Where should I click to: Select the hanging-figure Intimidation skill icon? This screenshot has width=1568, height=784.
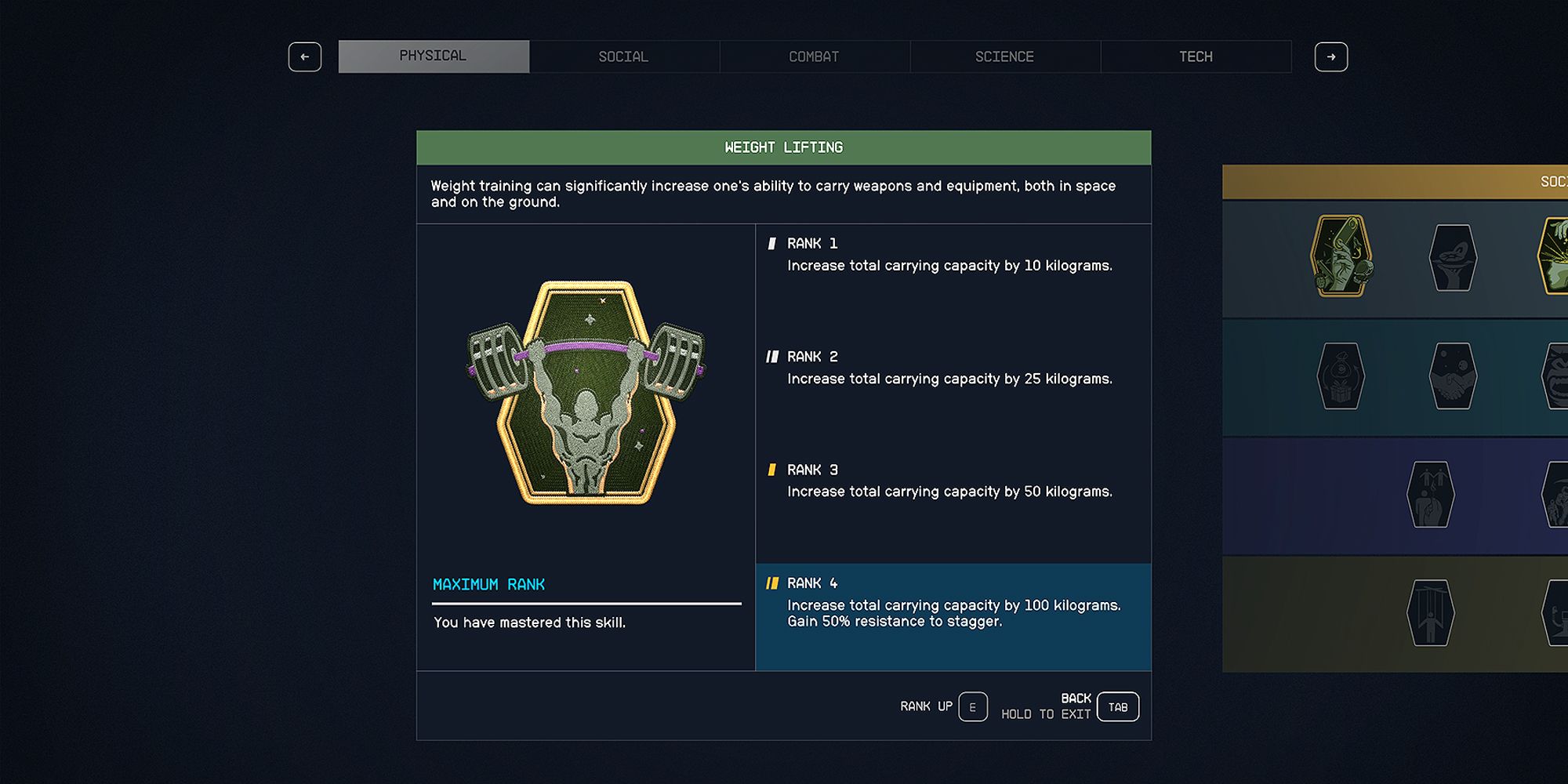pyautogui.click(x=1430, y=494)
